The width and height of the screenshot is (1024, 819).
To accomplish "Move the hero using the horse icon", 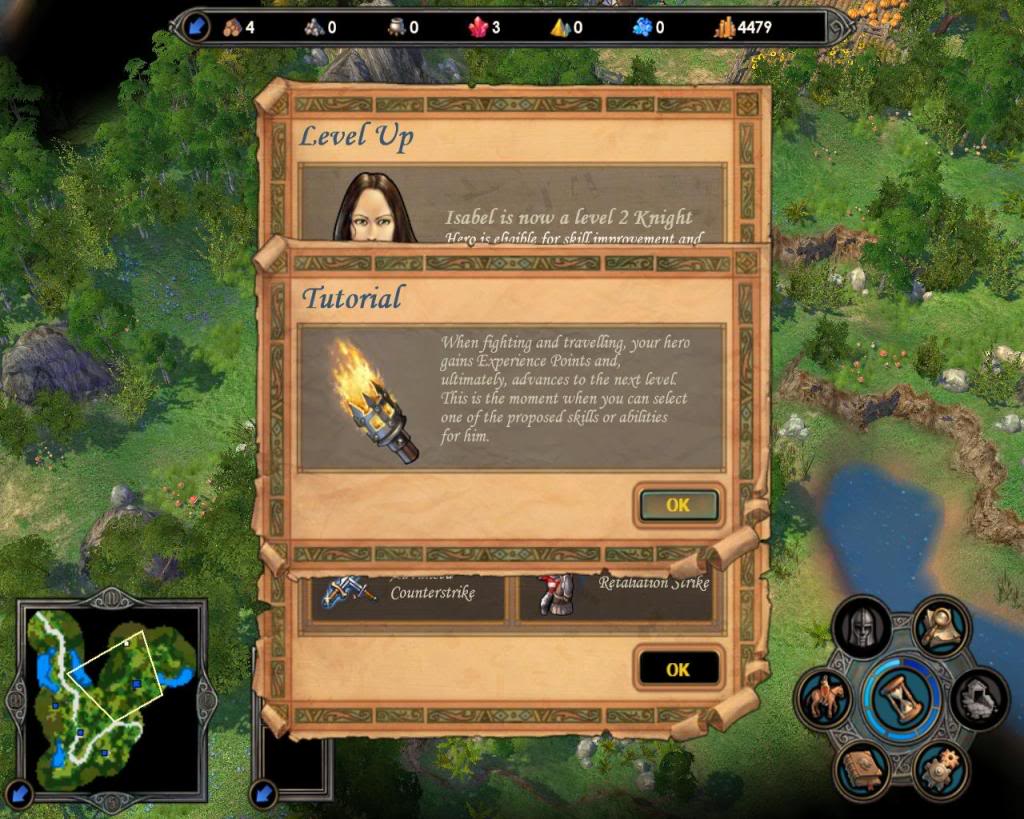I will click(x=826, y=698).
